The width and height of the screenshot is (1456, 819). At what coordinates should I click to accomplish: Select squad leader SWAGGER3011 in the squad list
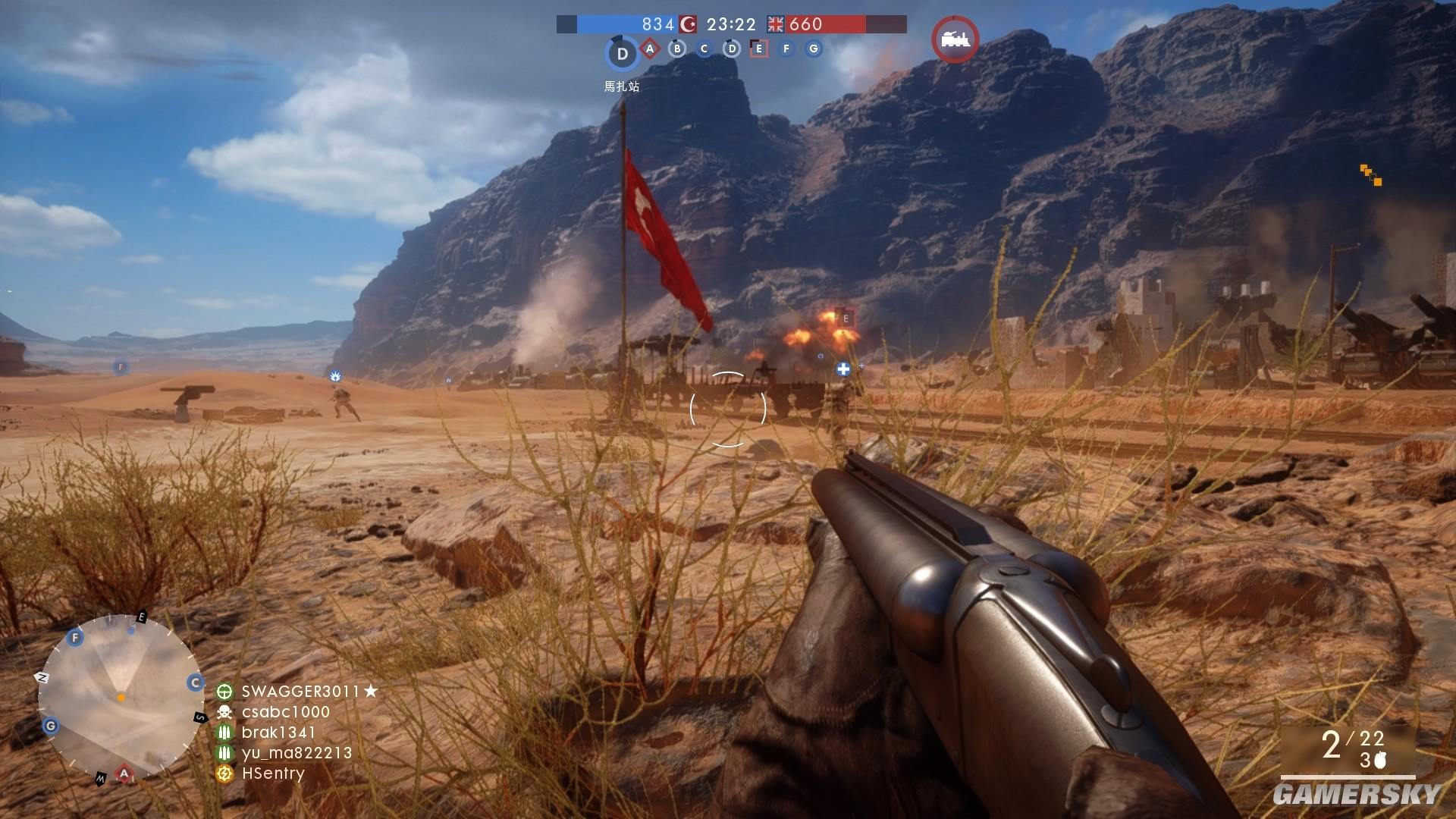pos(300,692)
